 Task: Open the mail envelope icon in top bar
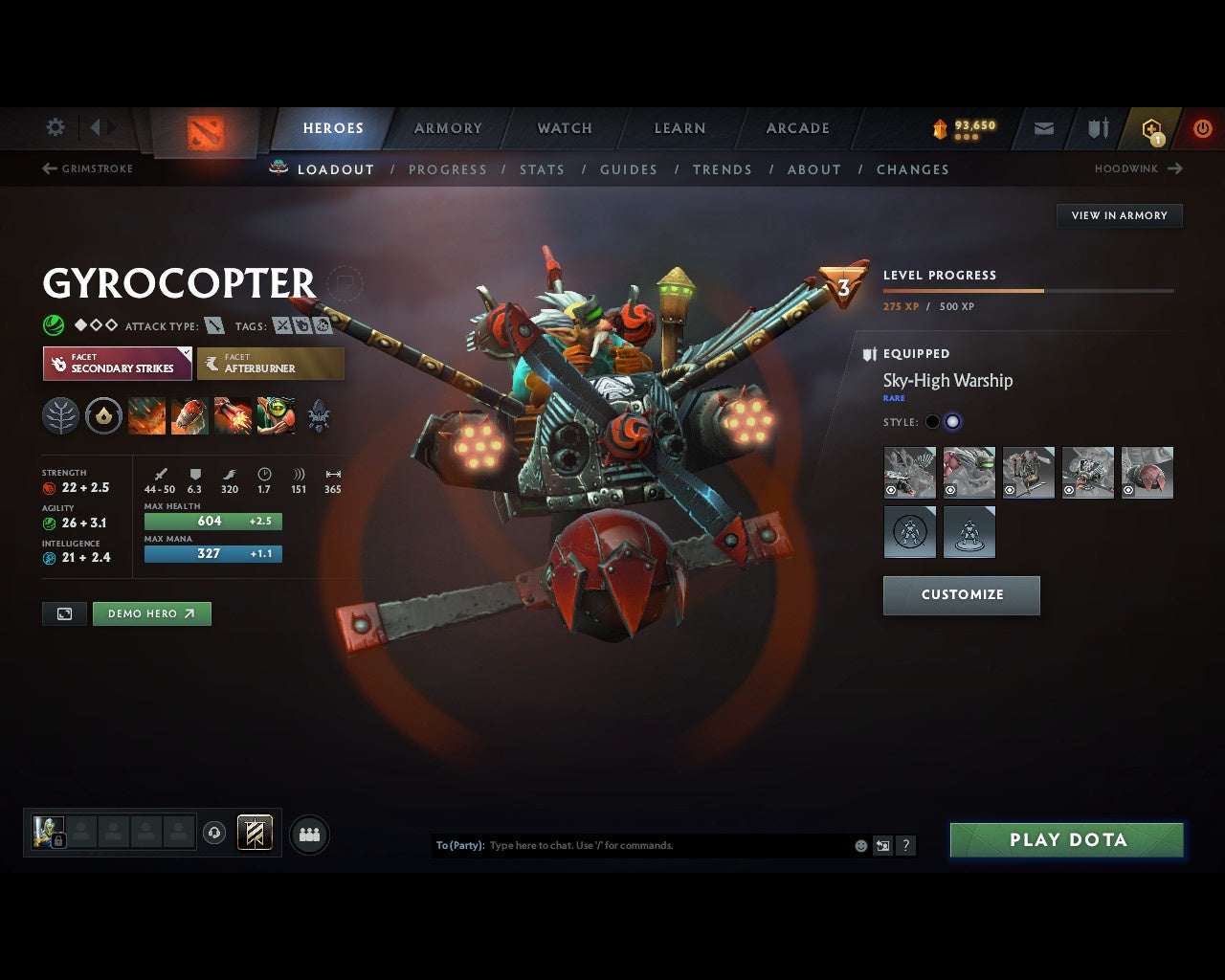pos(1043,128)
